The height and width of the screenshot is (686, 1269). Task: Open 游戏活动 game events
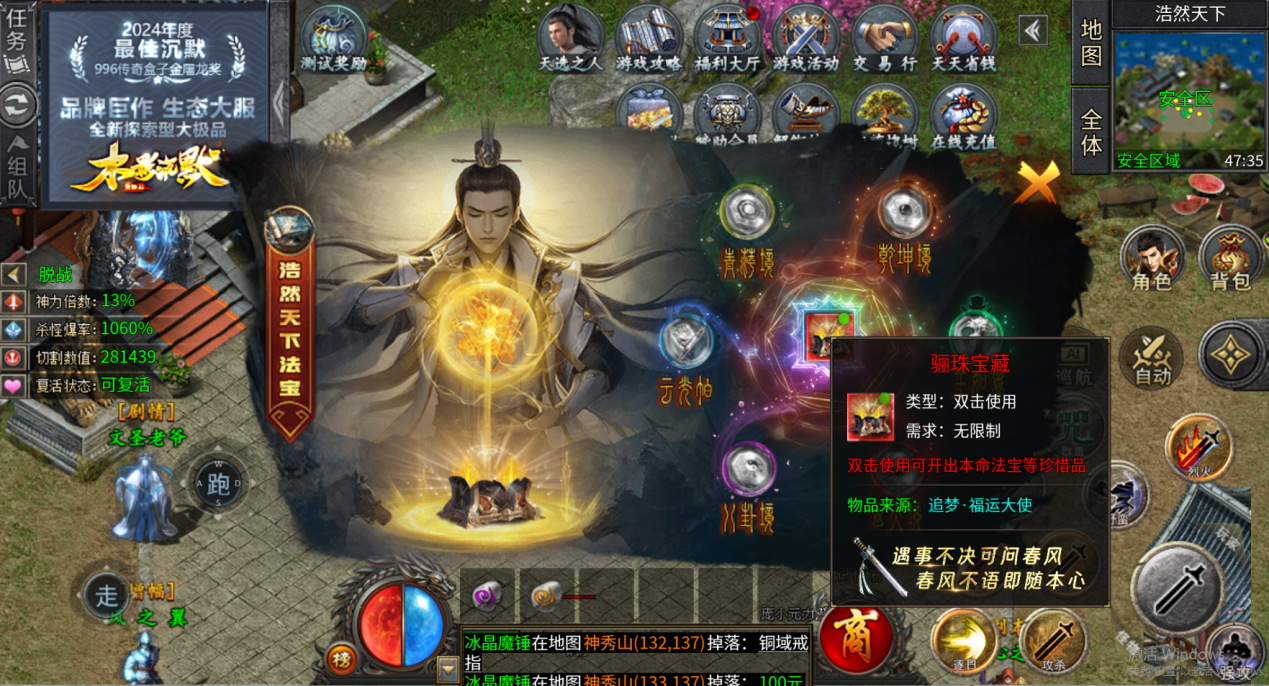[806, 42]
